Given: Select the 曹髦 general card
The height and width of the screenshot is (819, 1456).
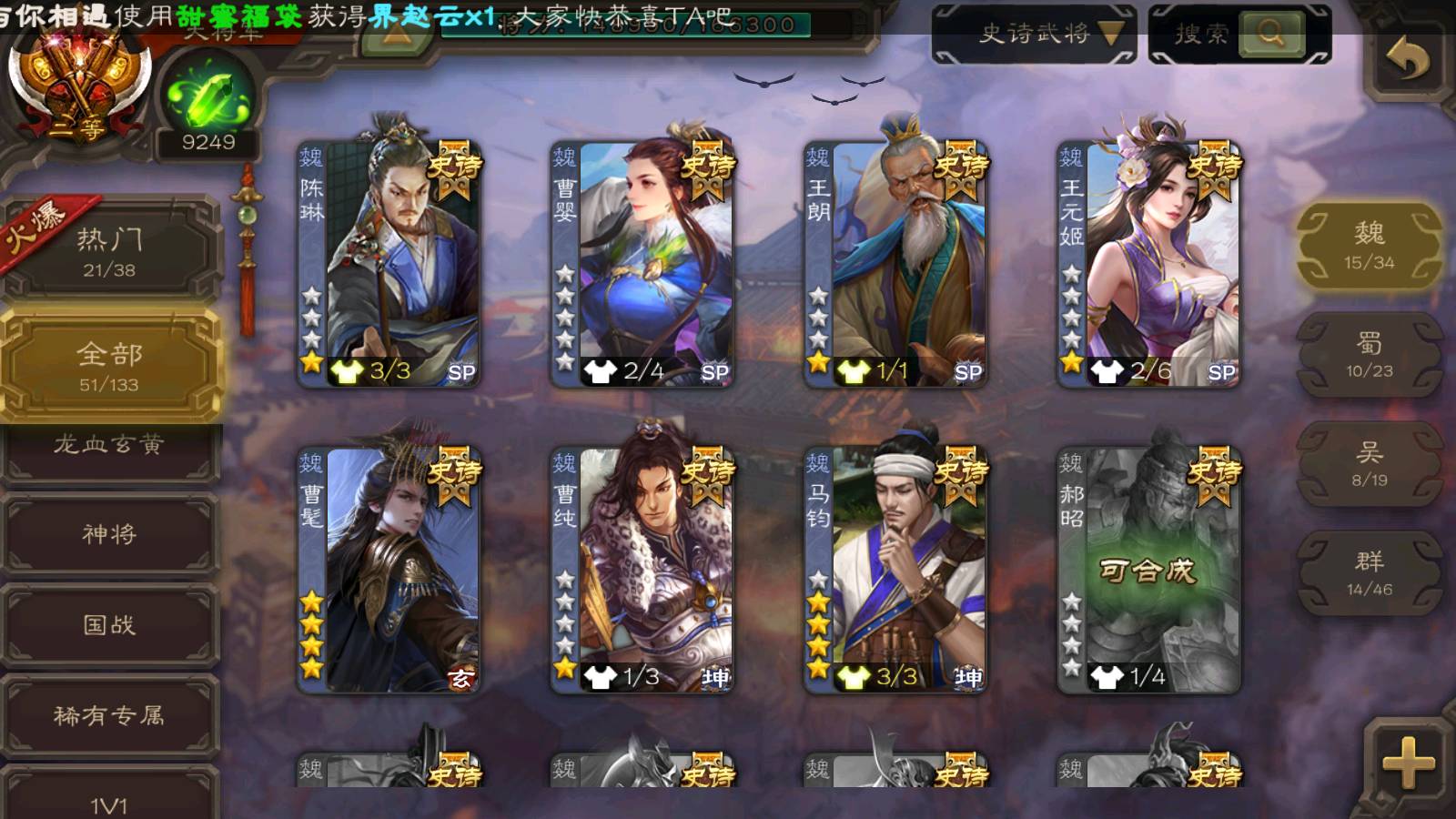Looking at the screenshot, I should coord(389,570).
